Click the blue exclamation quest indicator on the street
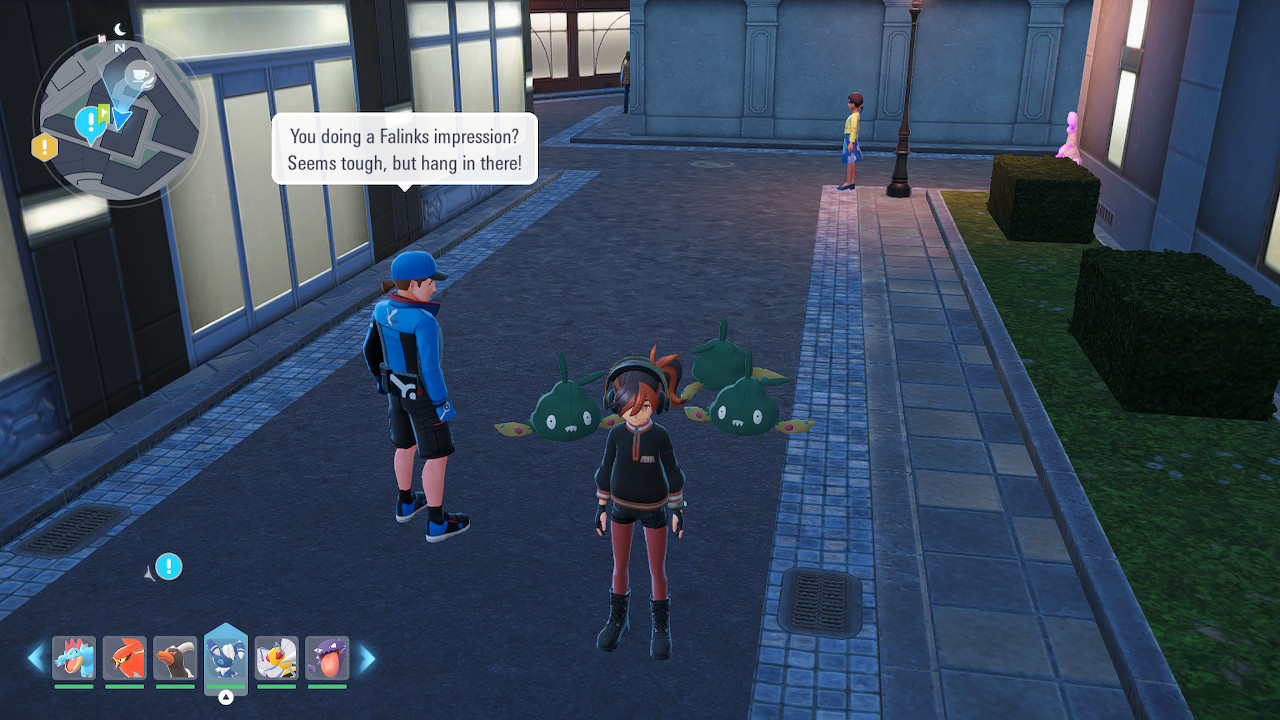 pos(169,567)
